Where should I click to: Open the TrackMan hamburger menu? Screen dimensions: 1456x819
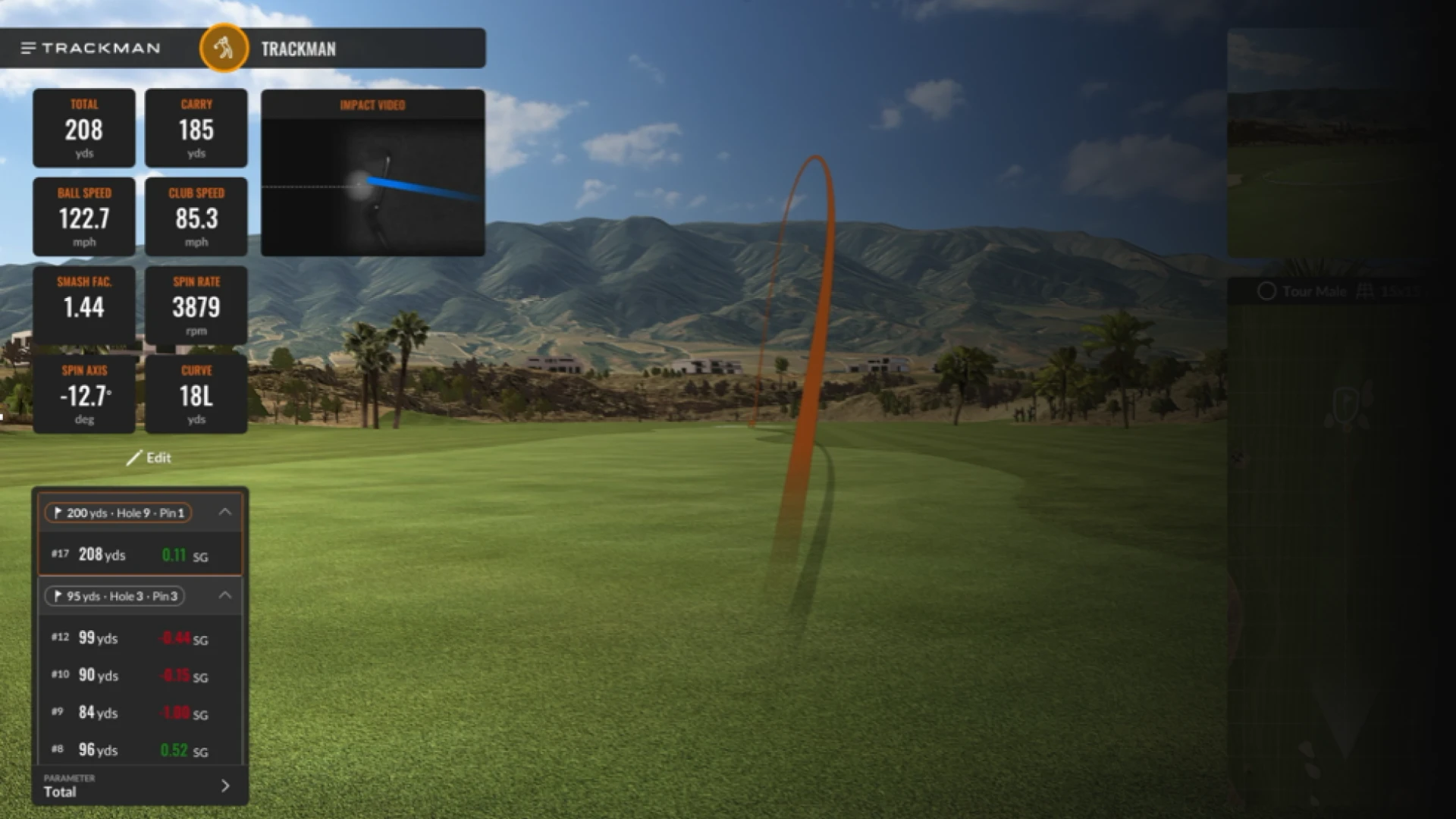(x=27, y=47)
